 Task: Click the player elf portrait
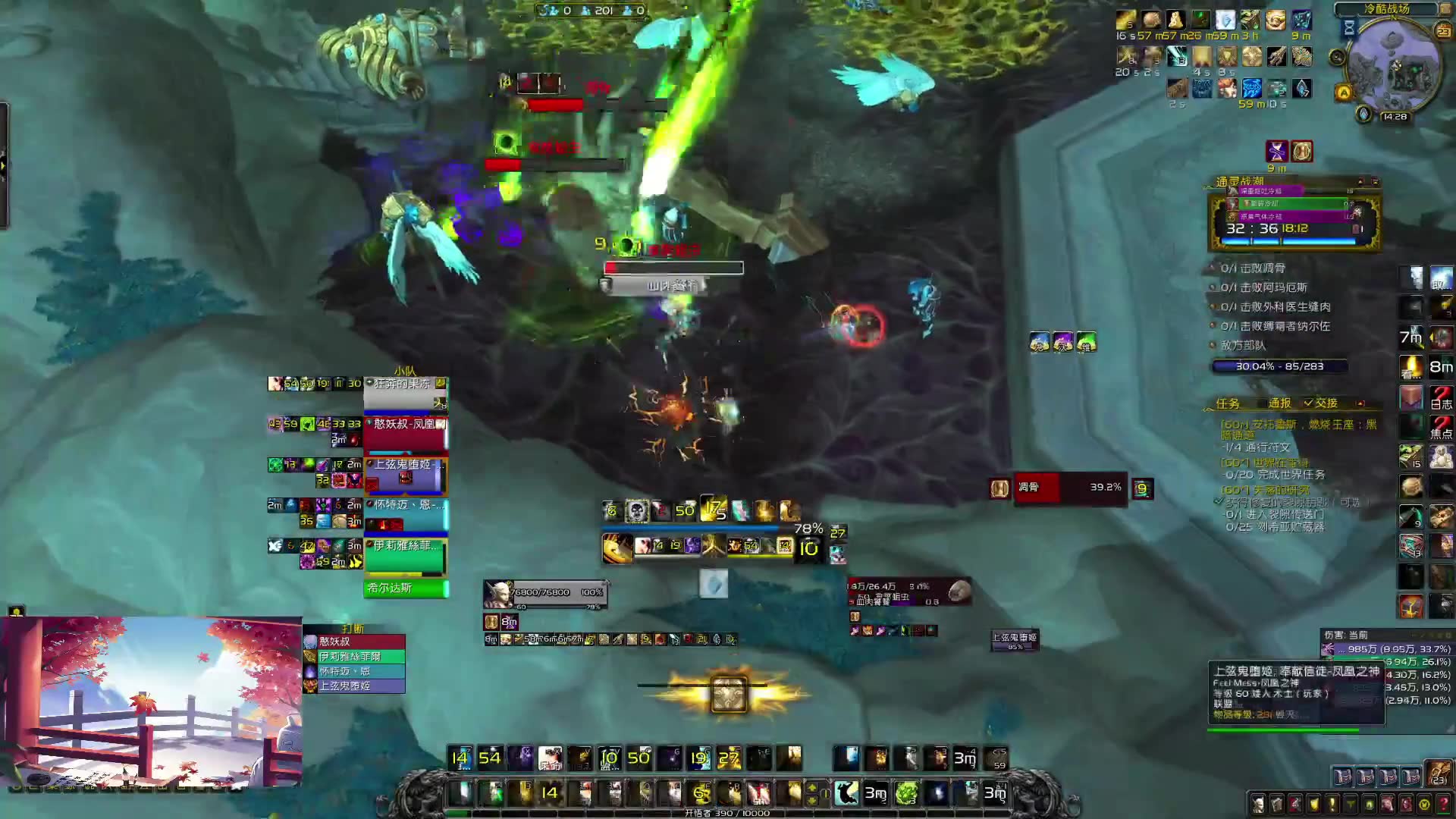(x=497, y=595)
